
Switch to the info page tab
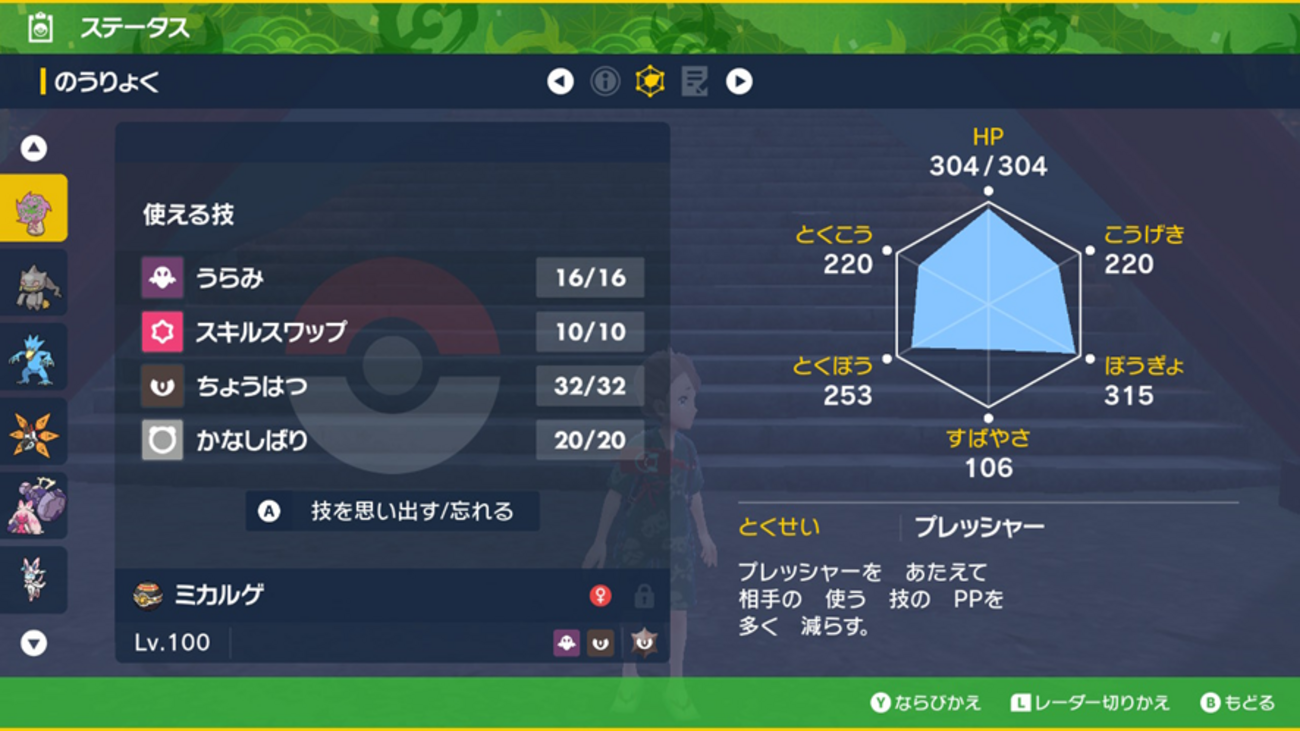[x=605, y=82]
